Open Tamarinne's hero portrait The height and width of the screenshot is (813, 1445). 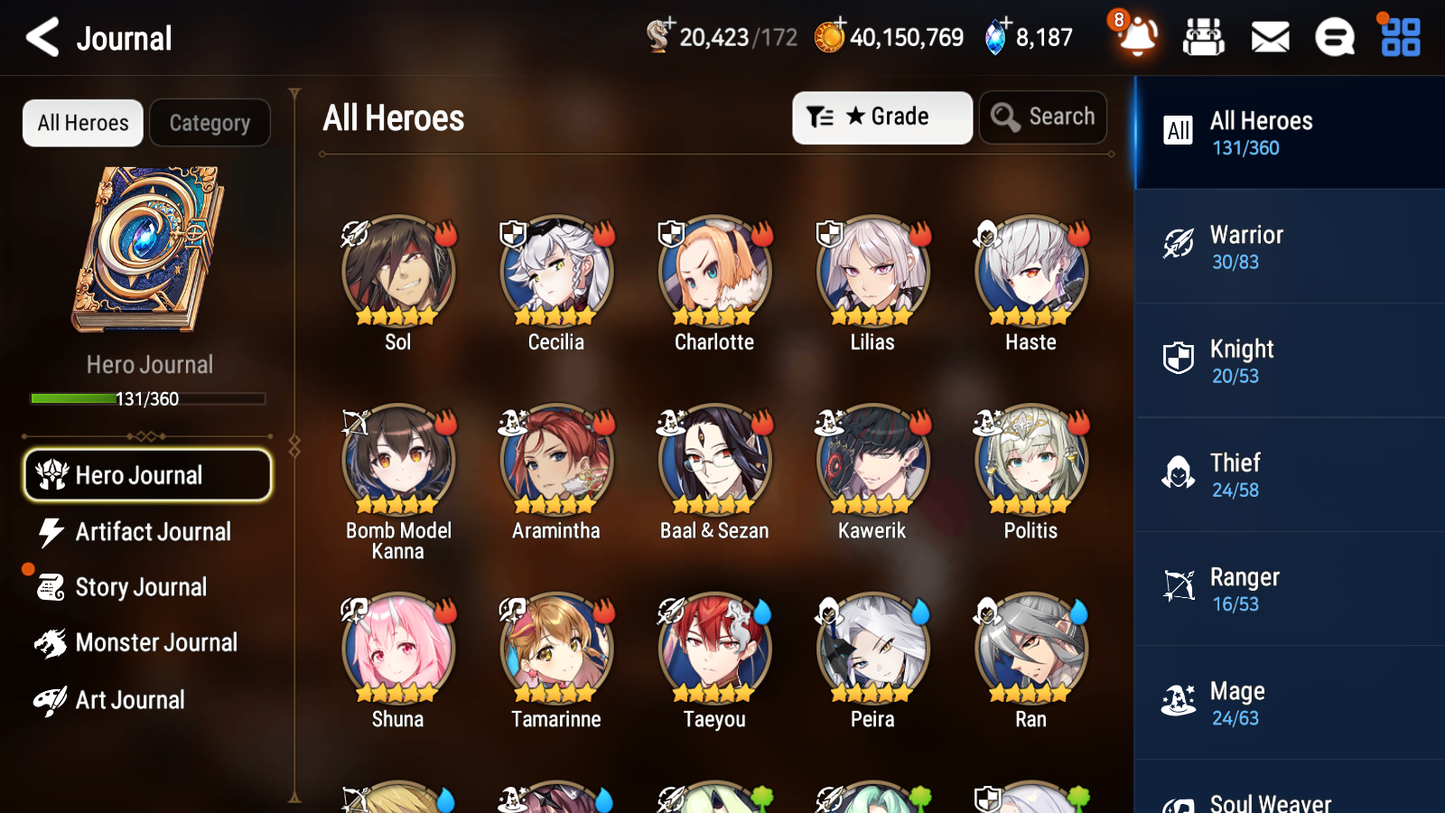coord(556,648)
